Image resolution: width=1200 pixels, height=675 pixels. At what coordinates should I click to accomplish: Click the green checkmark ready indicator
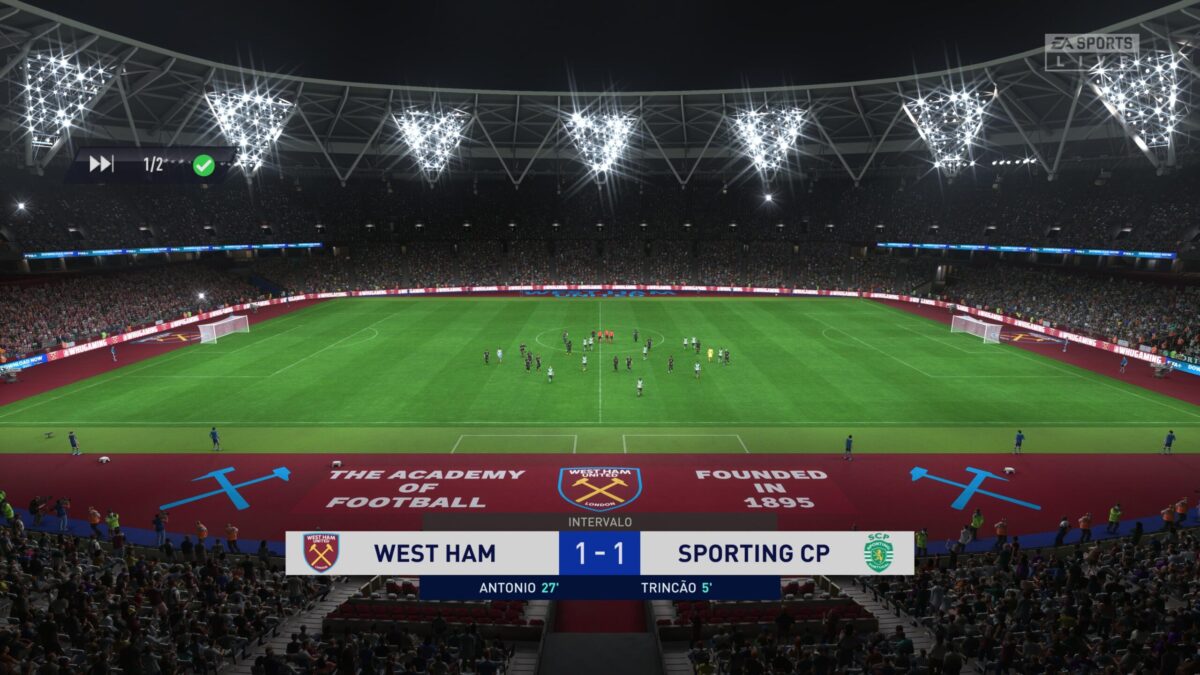click(204, 165)
